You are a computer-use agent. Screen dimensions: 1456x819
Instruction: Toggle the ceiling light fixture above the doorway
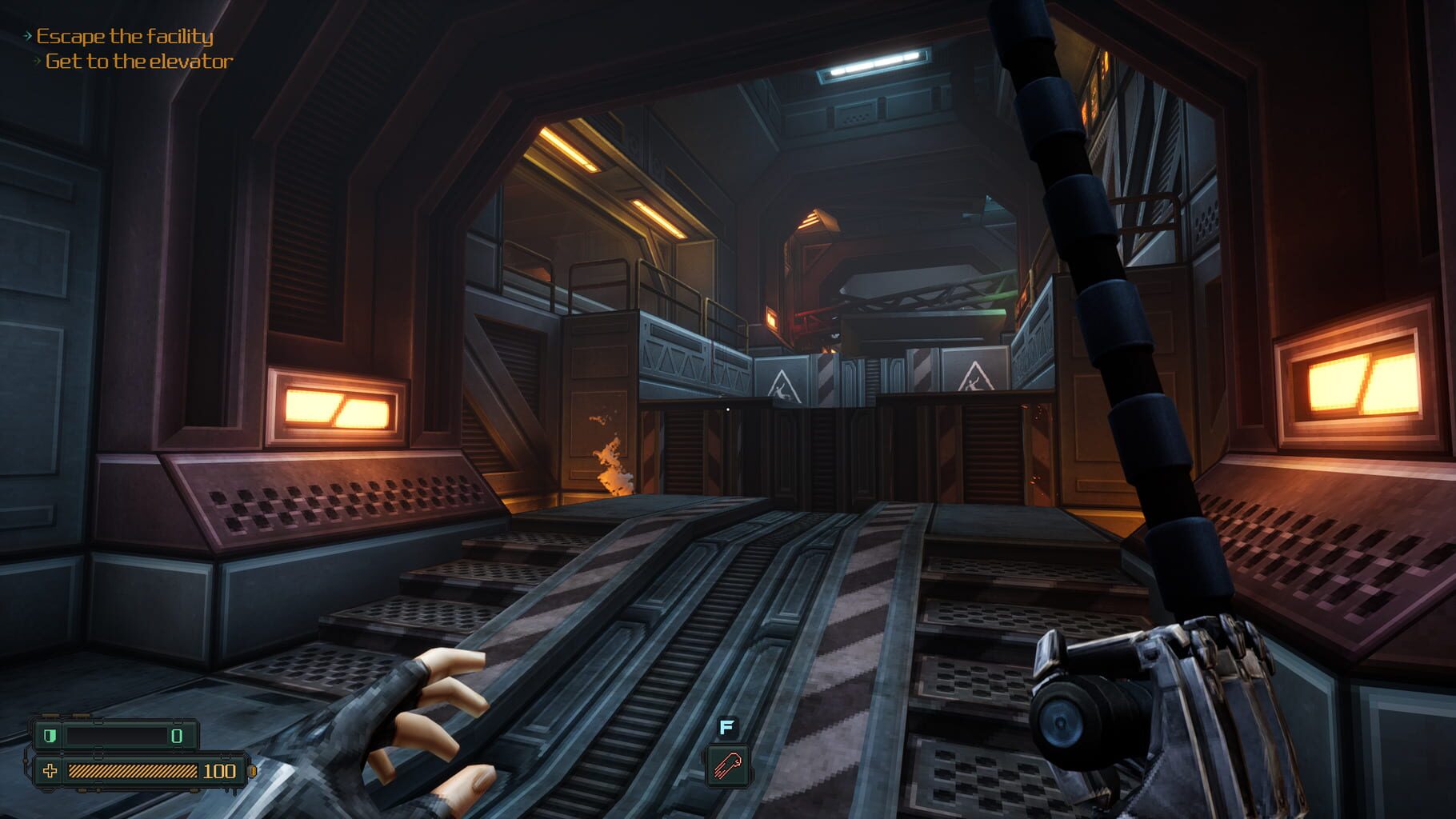pos(872,62)
